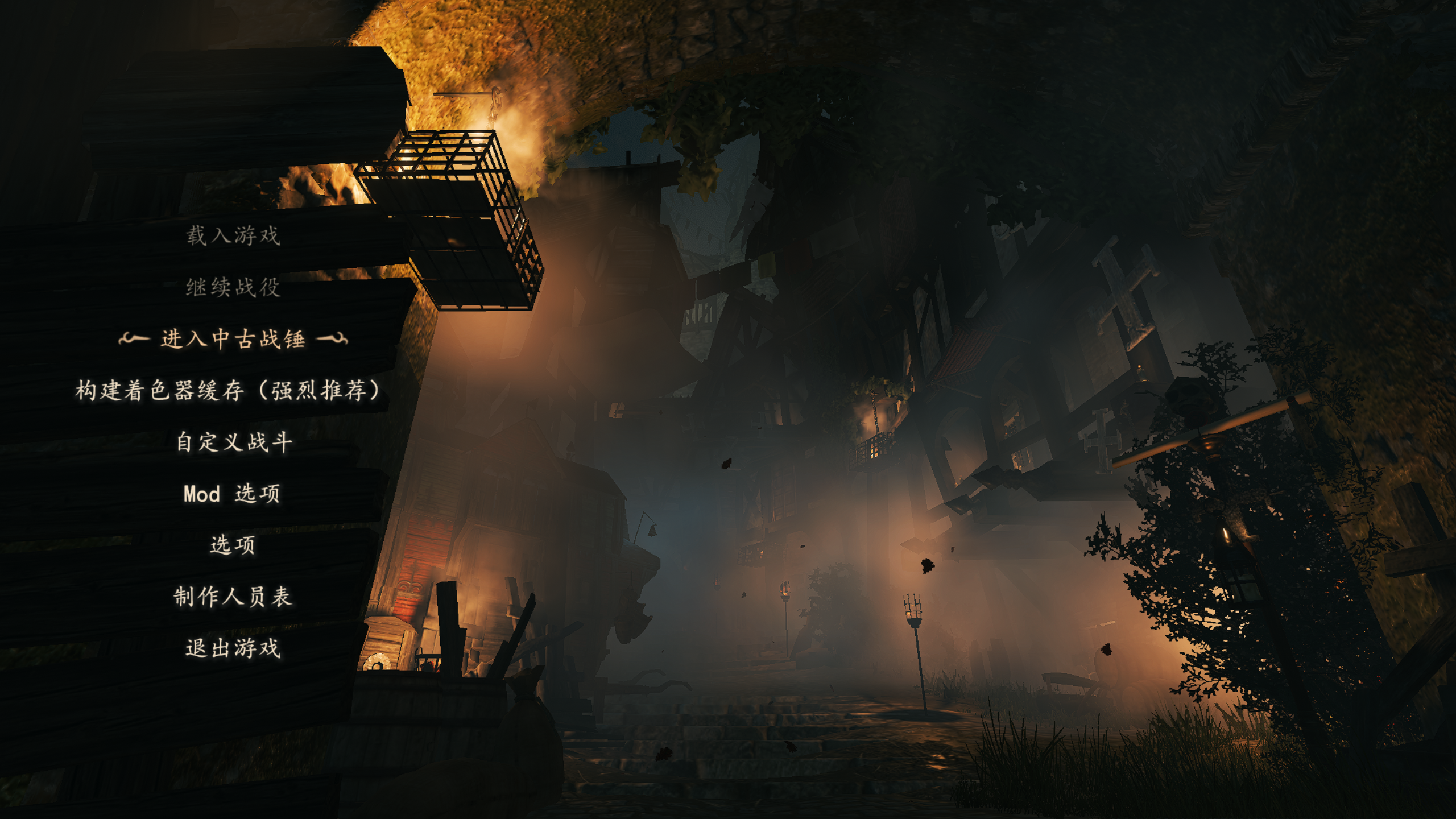This screenshot has width=1456, height=819.
Task: Enter the game via 进入中古战锤
Action: (x=233, y=339)
